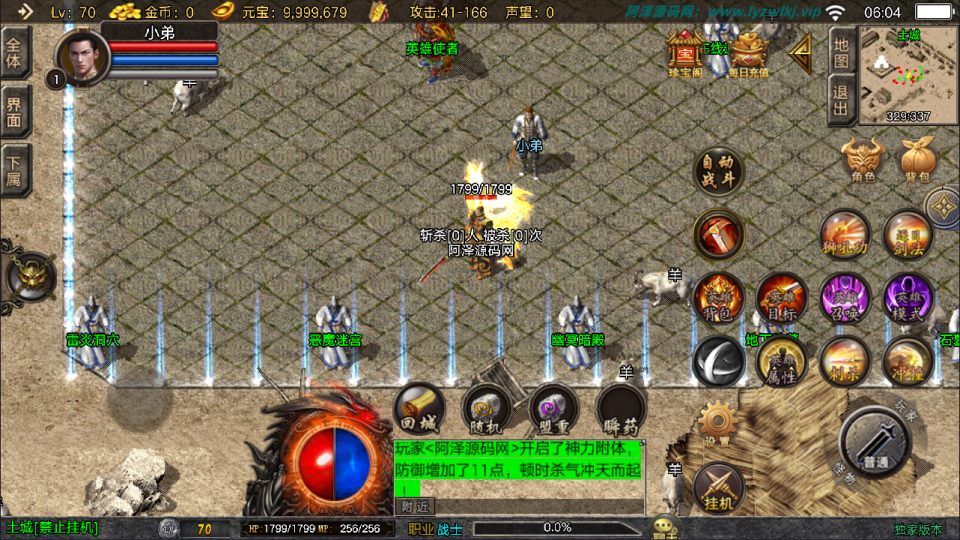Open the 背包 bag with the pouch icon
The height and width of the screenshot is (540, 960).
pos(916,160)
